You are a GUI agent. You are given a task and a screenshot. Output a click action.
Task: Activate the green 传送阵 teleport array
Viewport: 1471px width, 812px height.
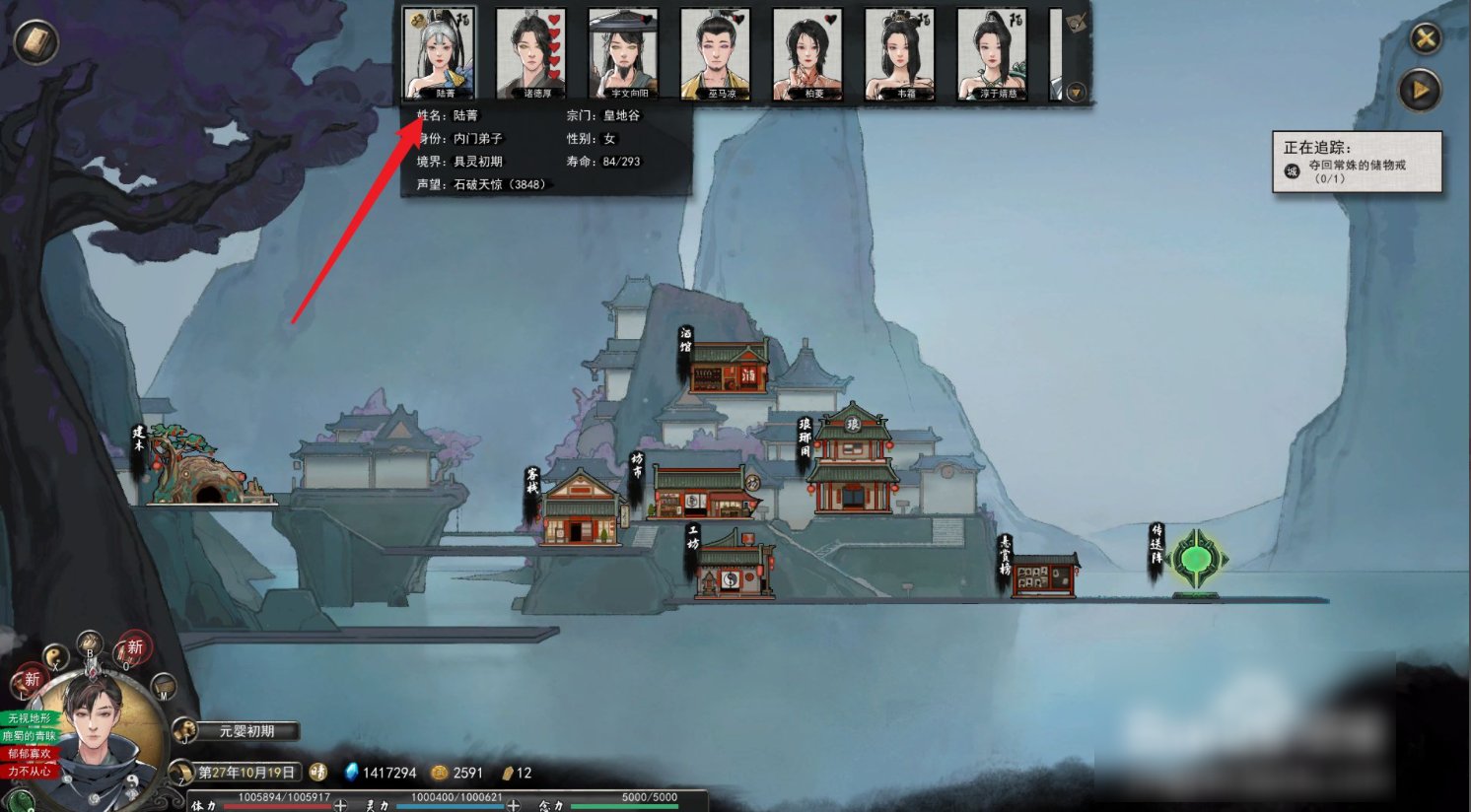(1196, 560)
